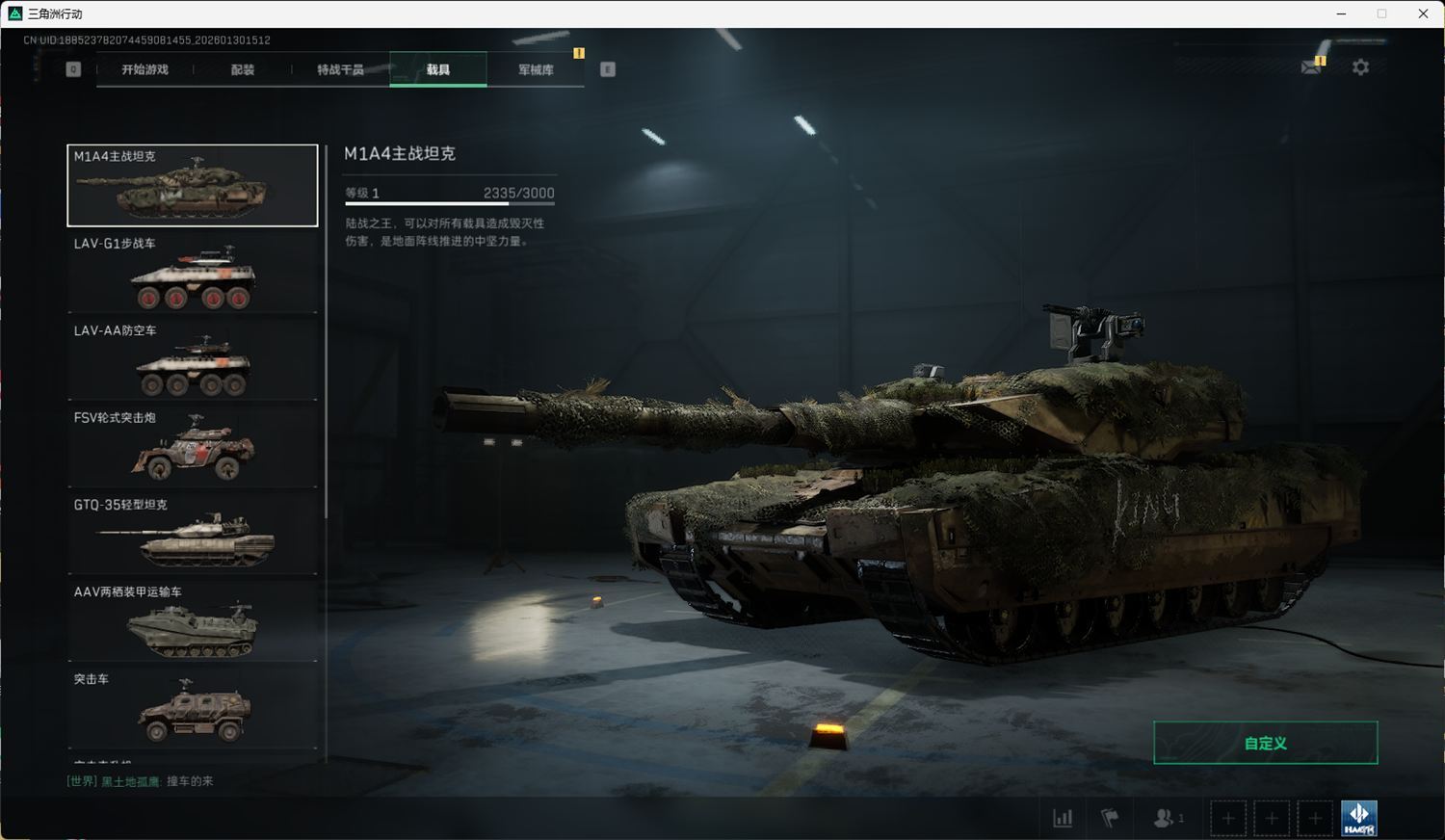The image size is (1445, 840).
Task: Click the world chat message line
Action: point(141,781)
